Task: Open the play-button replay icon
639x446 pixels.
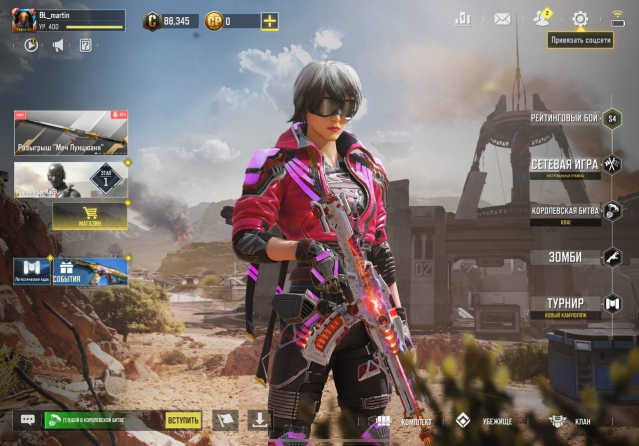Action: click(x=32, y=45)
